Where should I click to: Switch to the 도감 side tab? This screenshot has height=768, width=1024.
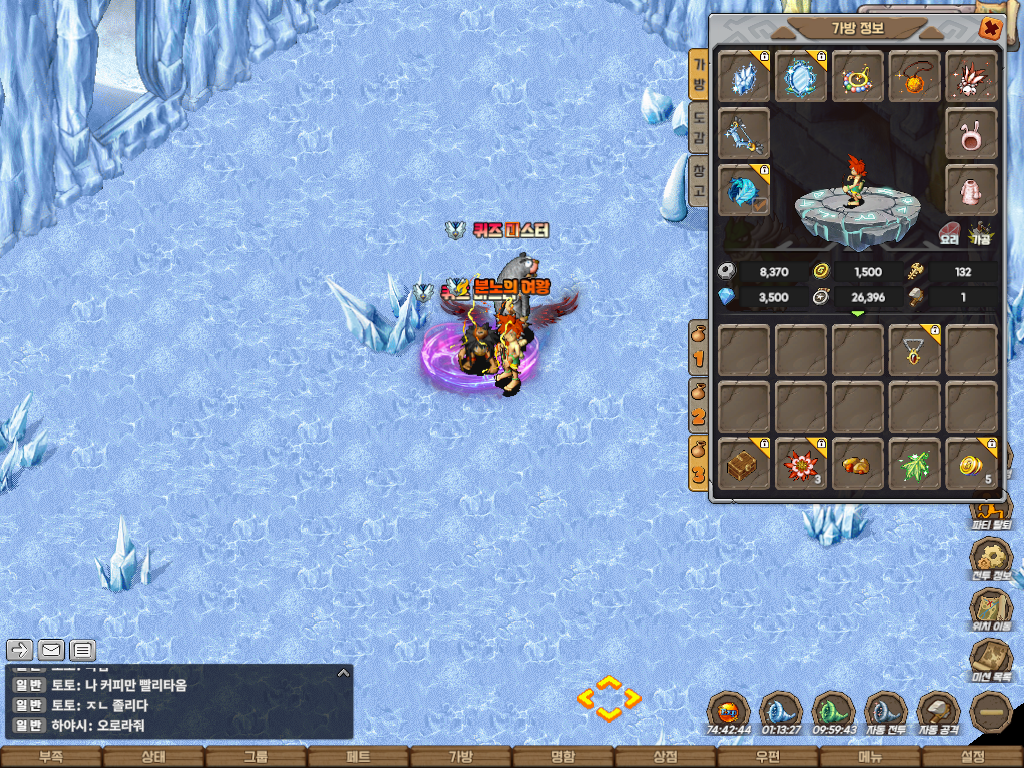coord(700,128)
